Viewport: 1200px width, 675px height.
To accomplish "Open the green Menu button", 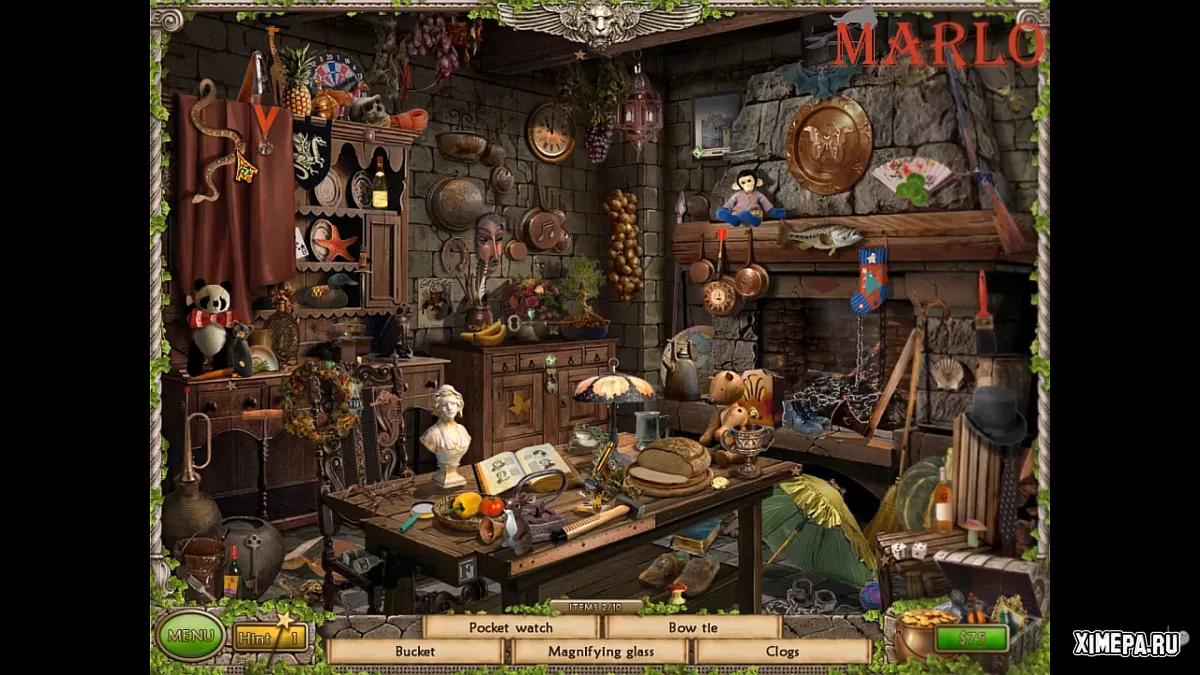I will pyautogui.click(x=190, y=635).
